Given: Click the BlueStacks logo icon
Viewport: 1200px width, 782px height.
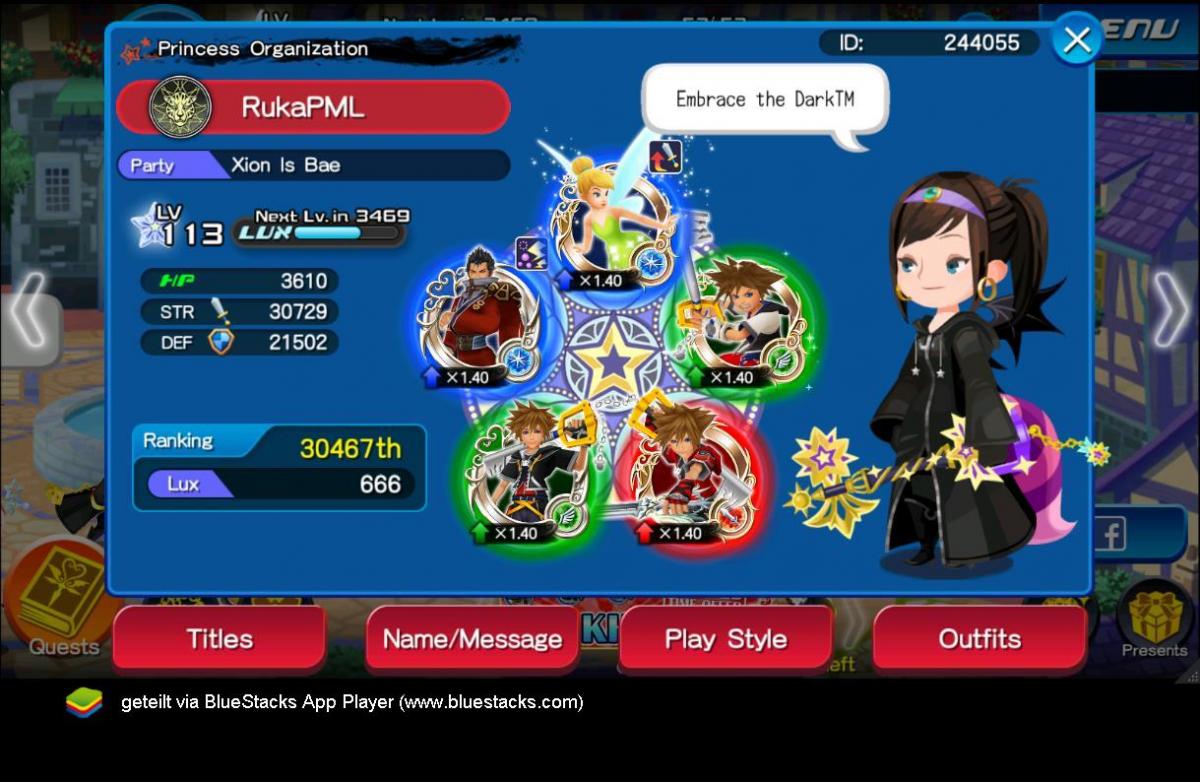Looking at the screenshot, I should click(84, 702).
